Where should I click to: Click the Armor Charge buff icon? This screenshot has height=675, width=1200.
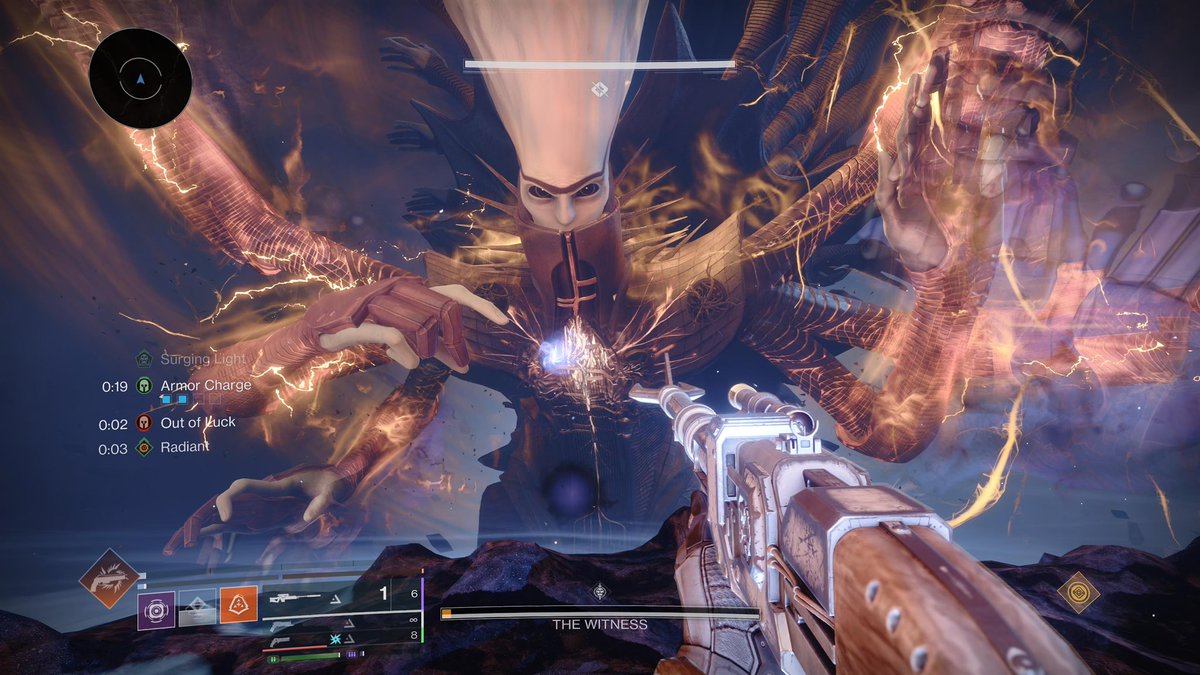coord(144,385)
